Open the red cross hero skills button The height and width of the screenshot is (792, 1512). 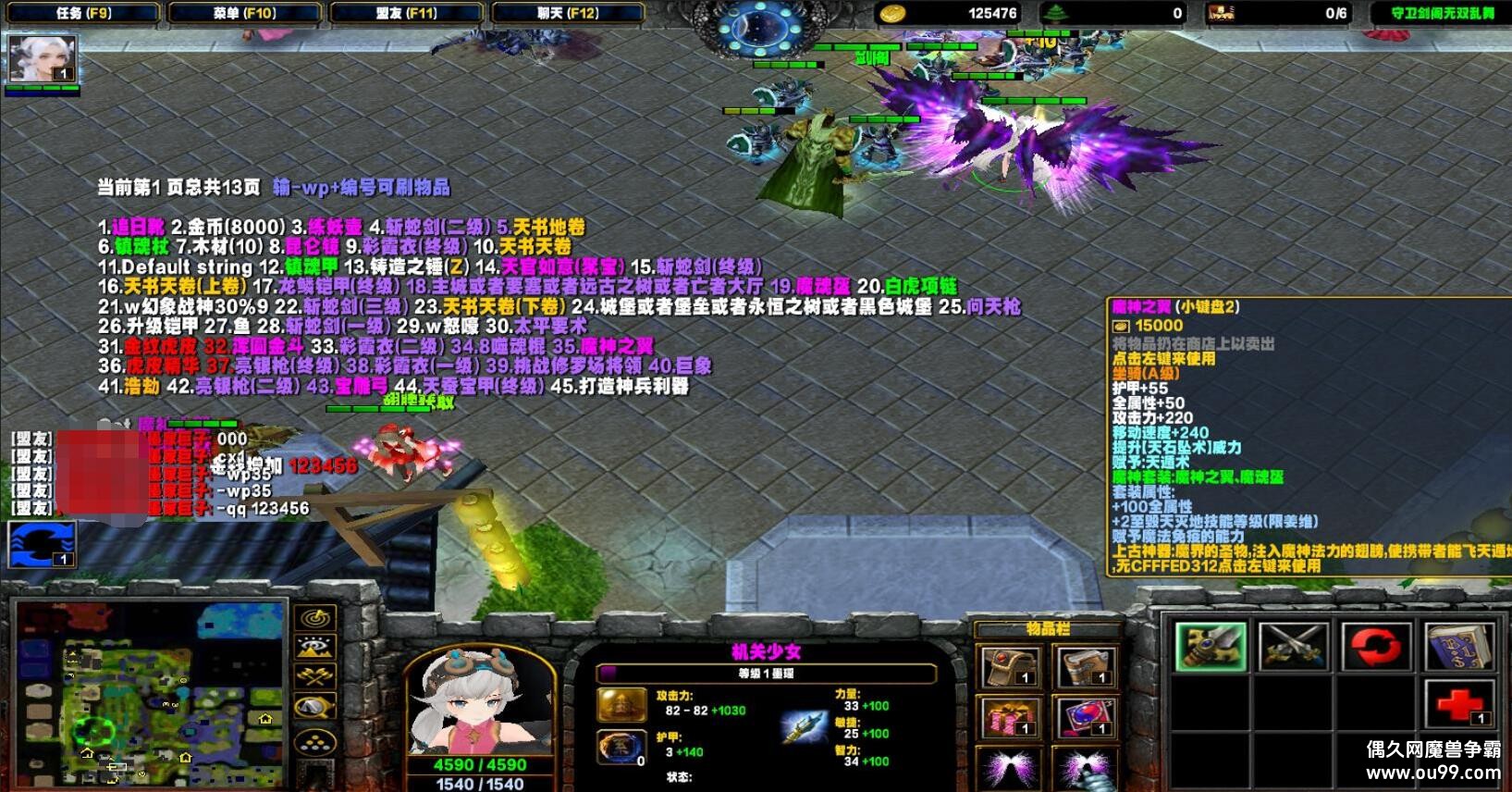1458,705
